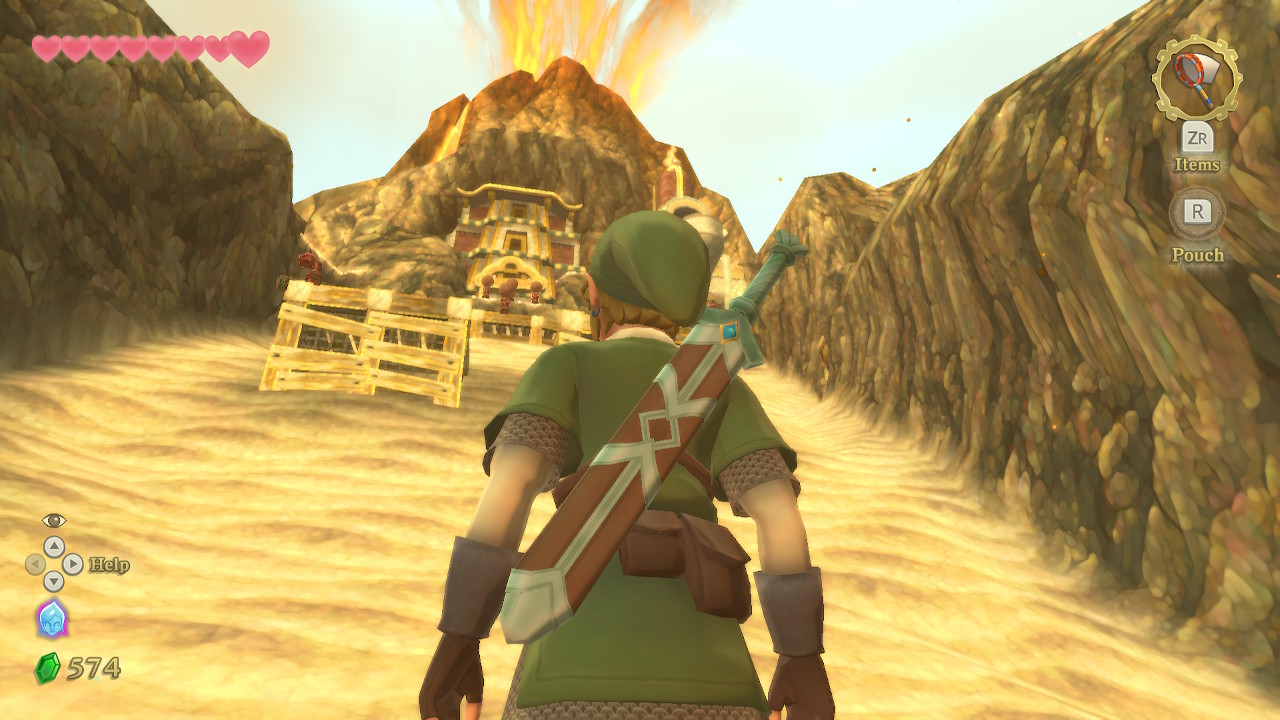Select the equipped bug net item icon

1196,78
